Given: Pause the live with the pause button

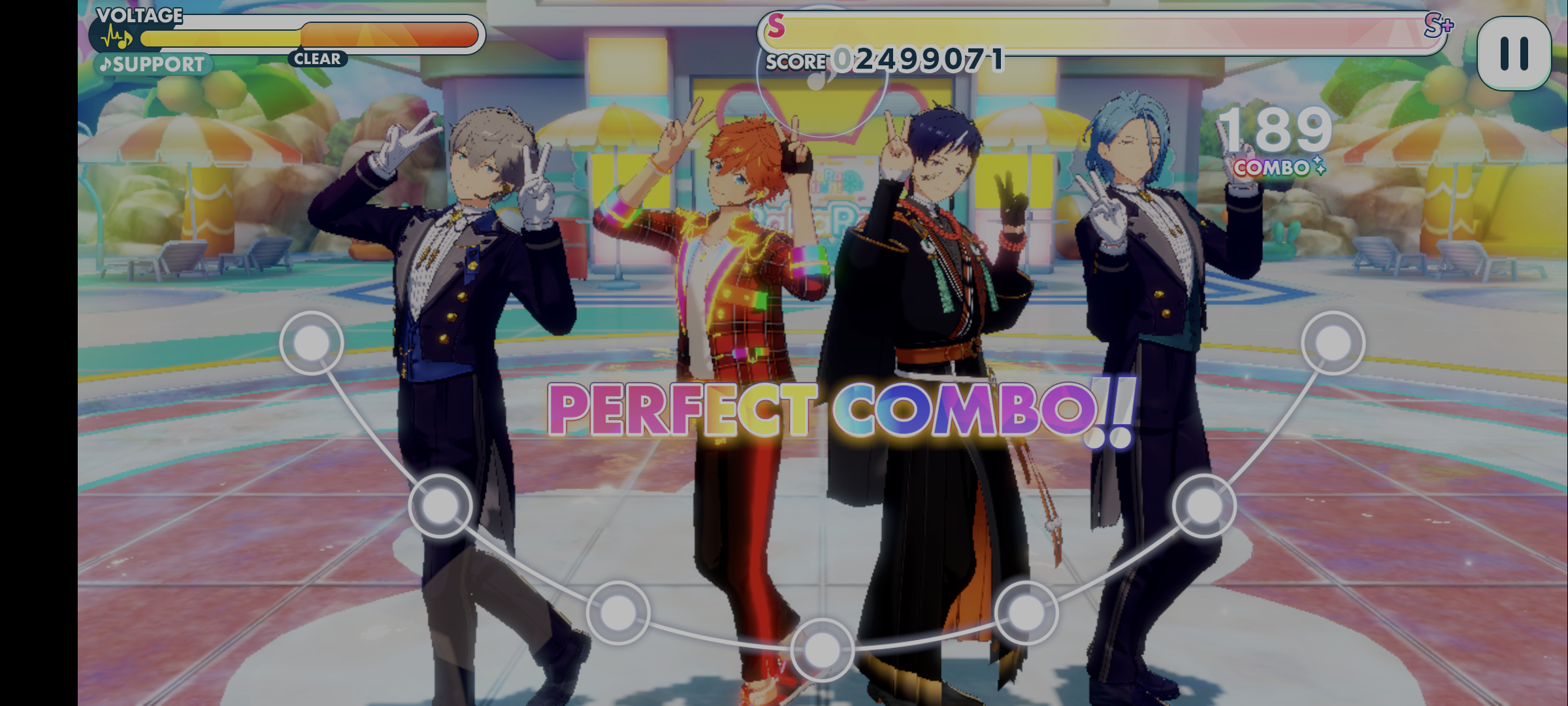Looking at the screenshot, I should (x=1514, y=54).
